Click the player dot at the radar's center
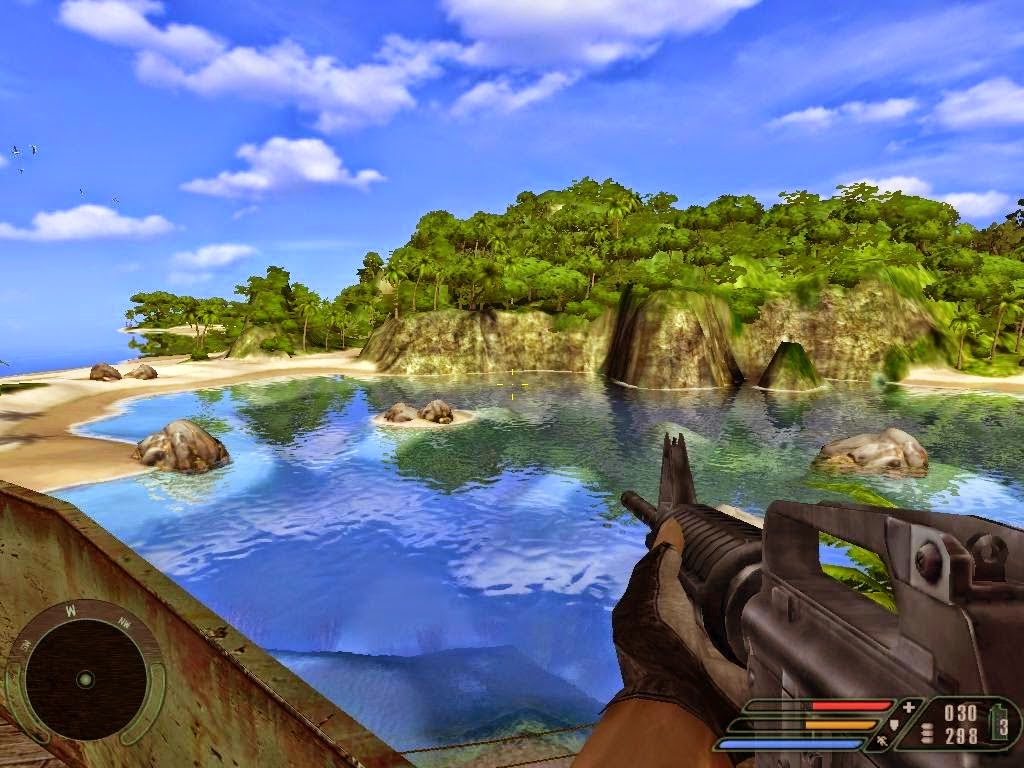 pos(86,679)
